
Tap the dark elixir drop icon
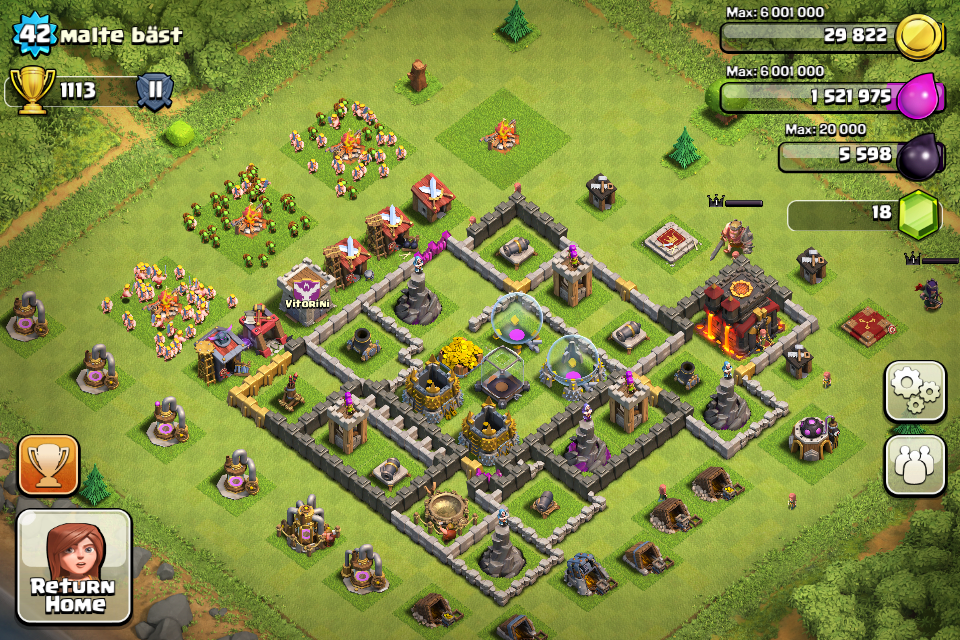click(917, 156)
